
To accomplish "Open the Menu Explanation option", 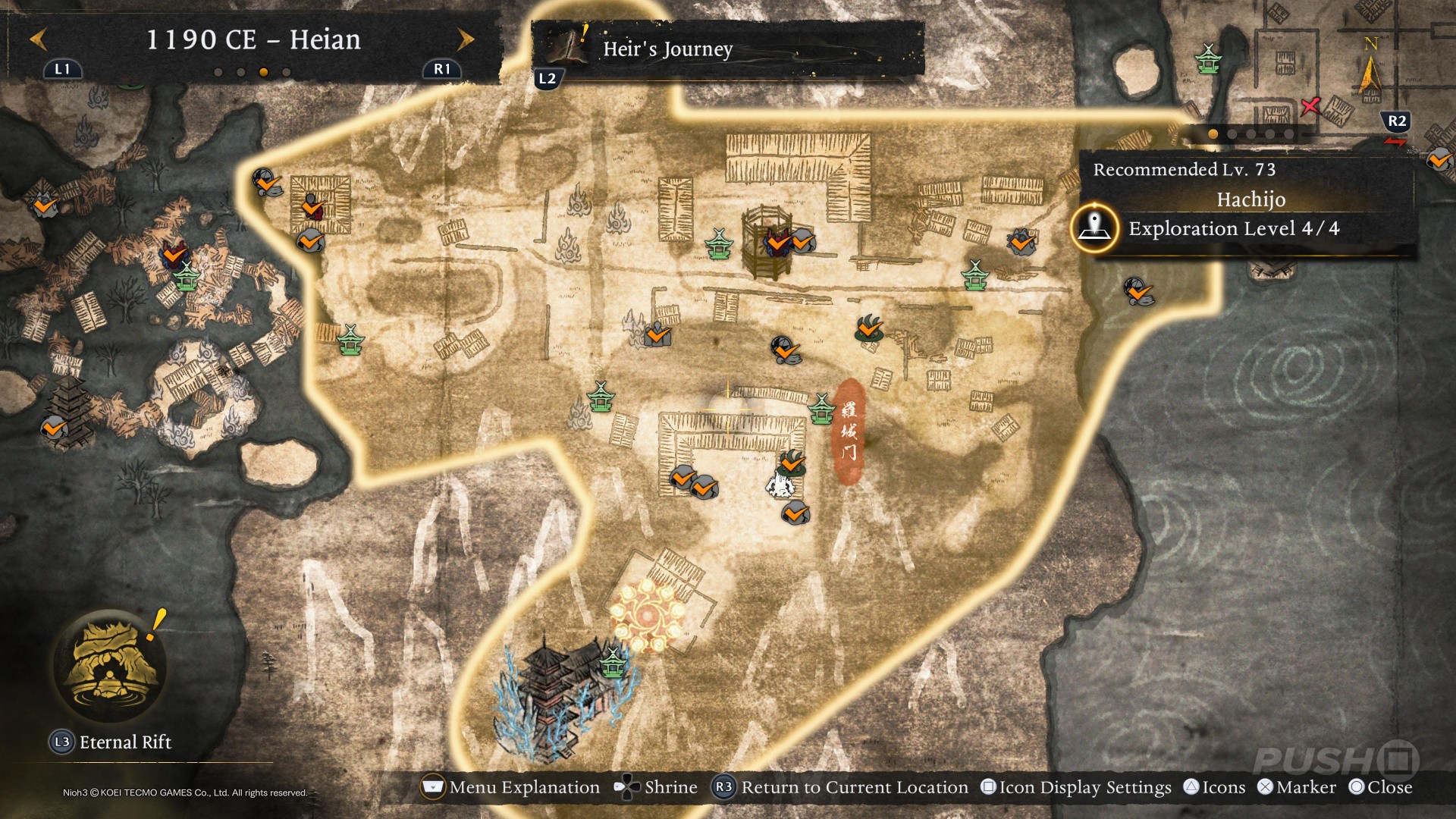I will point(511,787).
